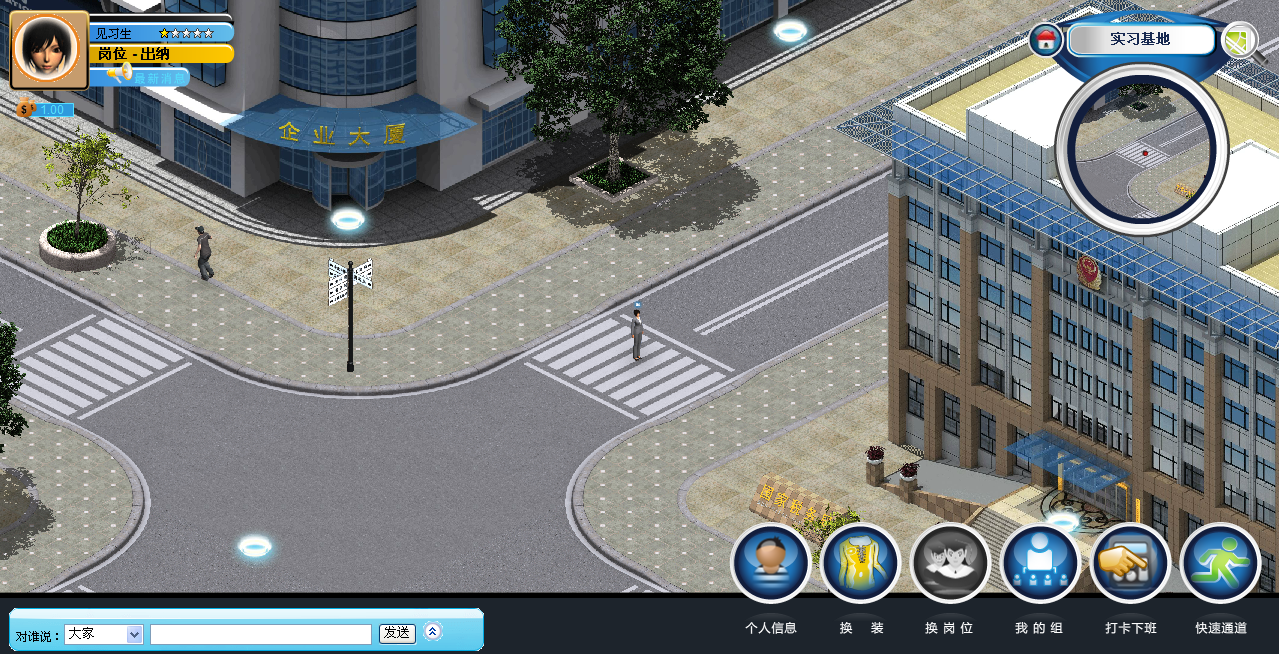1279x654 pixels.
Task: Open the green map magnifier icon
Action: [1240, 41]
